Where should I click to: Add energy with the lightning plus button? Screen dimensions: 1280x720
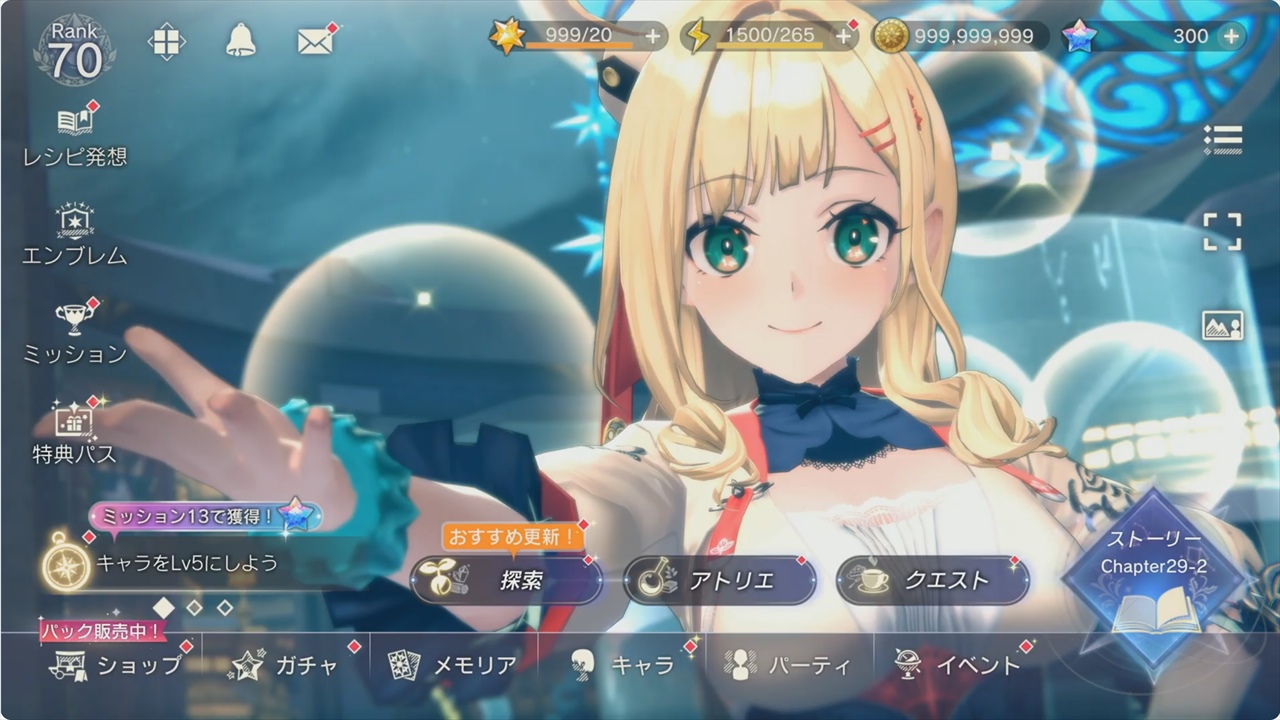pyautogui.click(x=844, y=37)
